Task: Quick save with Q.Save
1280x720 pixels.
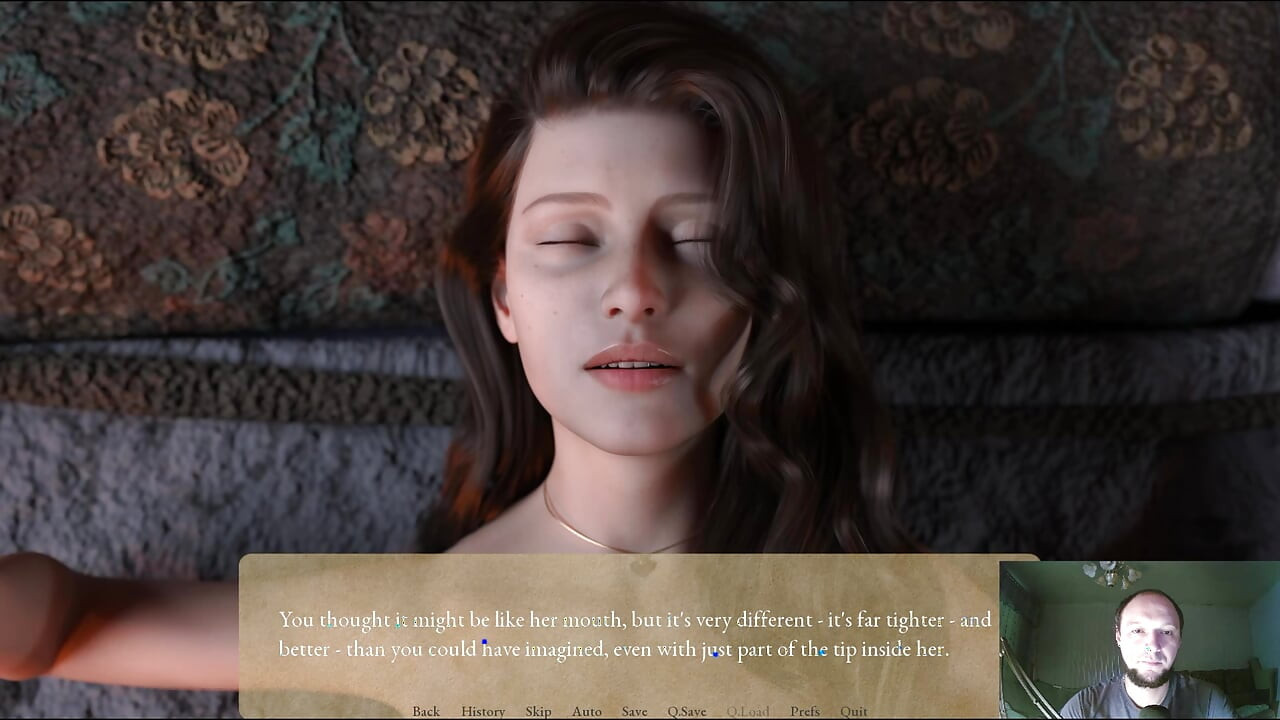Action: click(687, 711)
